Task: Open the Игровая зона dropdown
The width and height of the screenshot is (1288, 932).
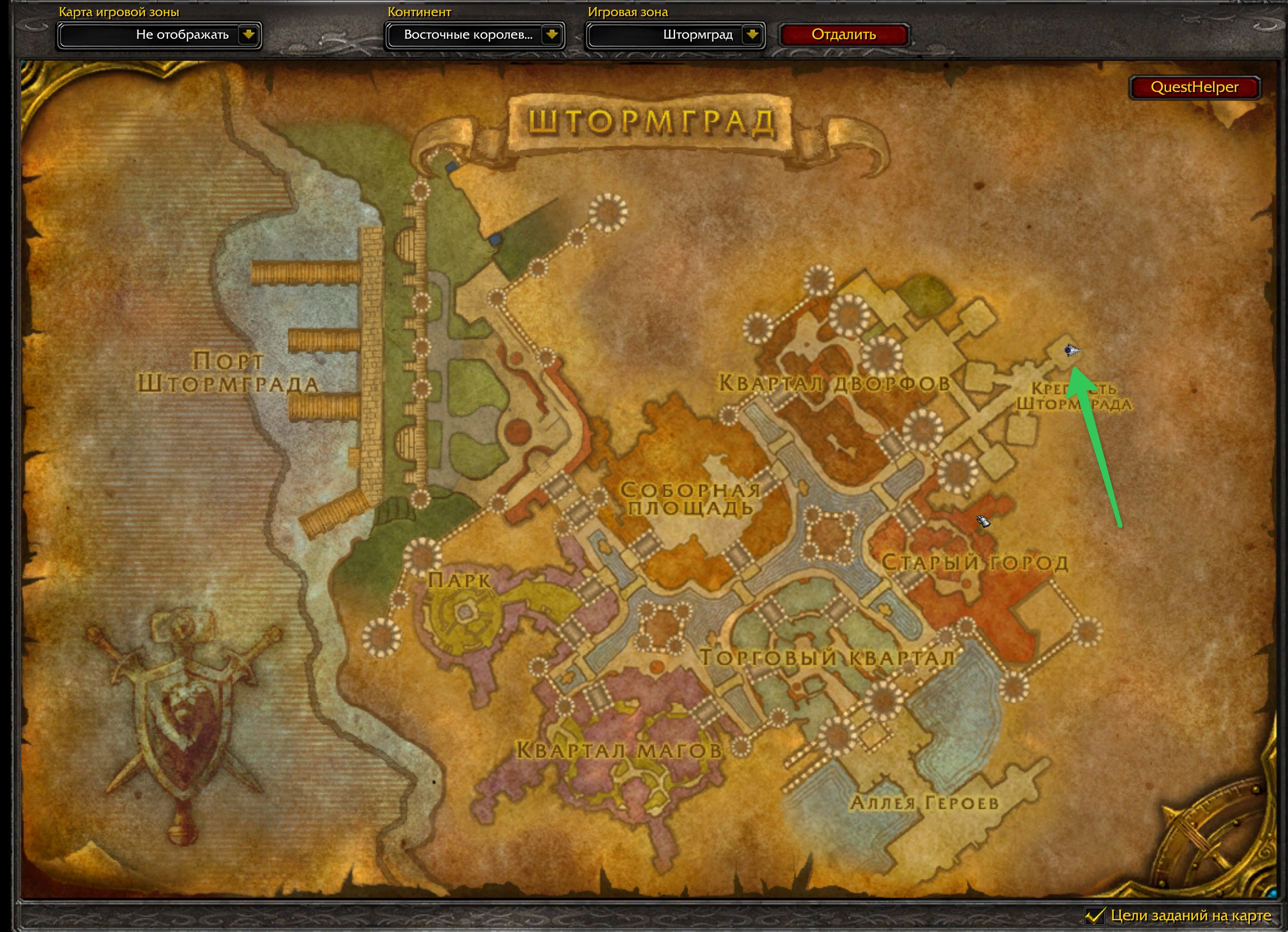Action: click(x=751, y=35)
